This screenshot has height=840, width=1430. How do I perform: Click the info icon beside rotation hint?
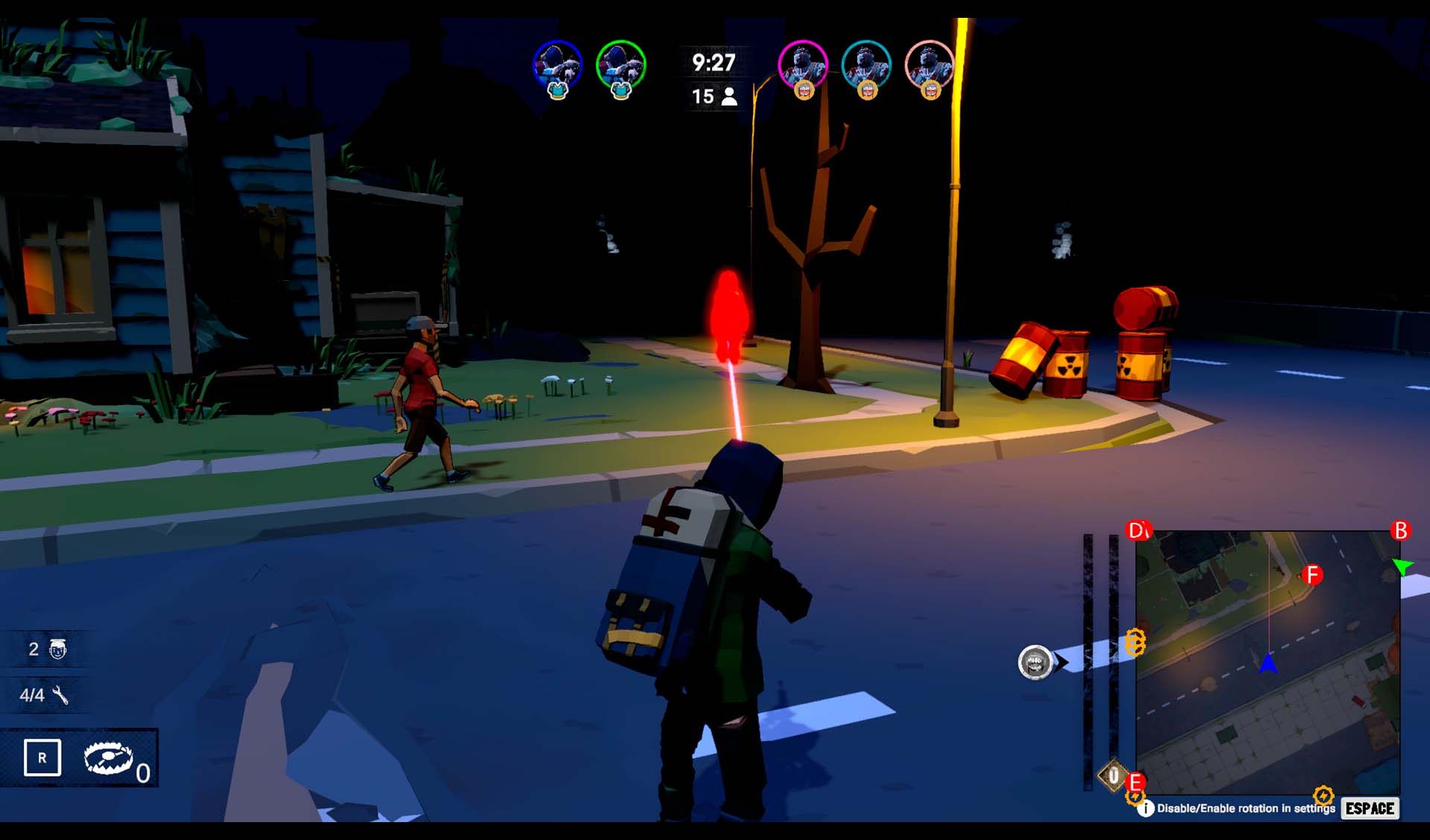(1145, 808)
